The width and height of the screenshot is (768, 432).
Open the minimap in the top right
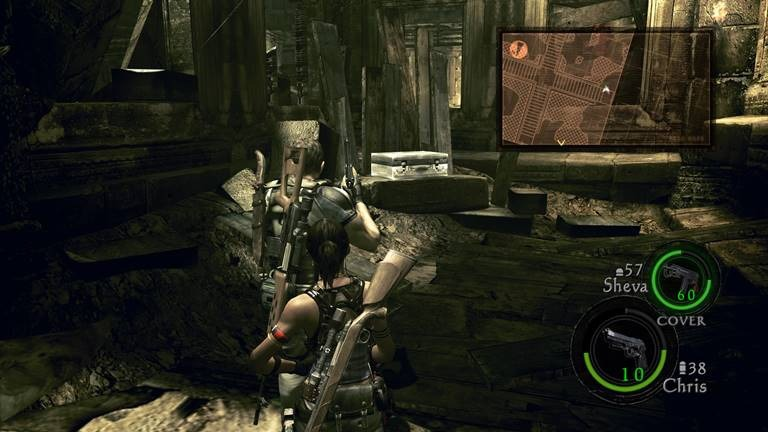point(605,88)
